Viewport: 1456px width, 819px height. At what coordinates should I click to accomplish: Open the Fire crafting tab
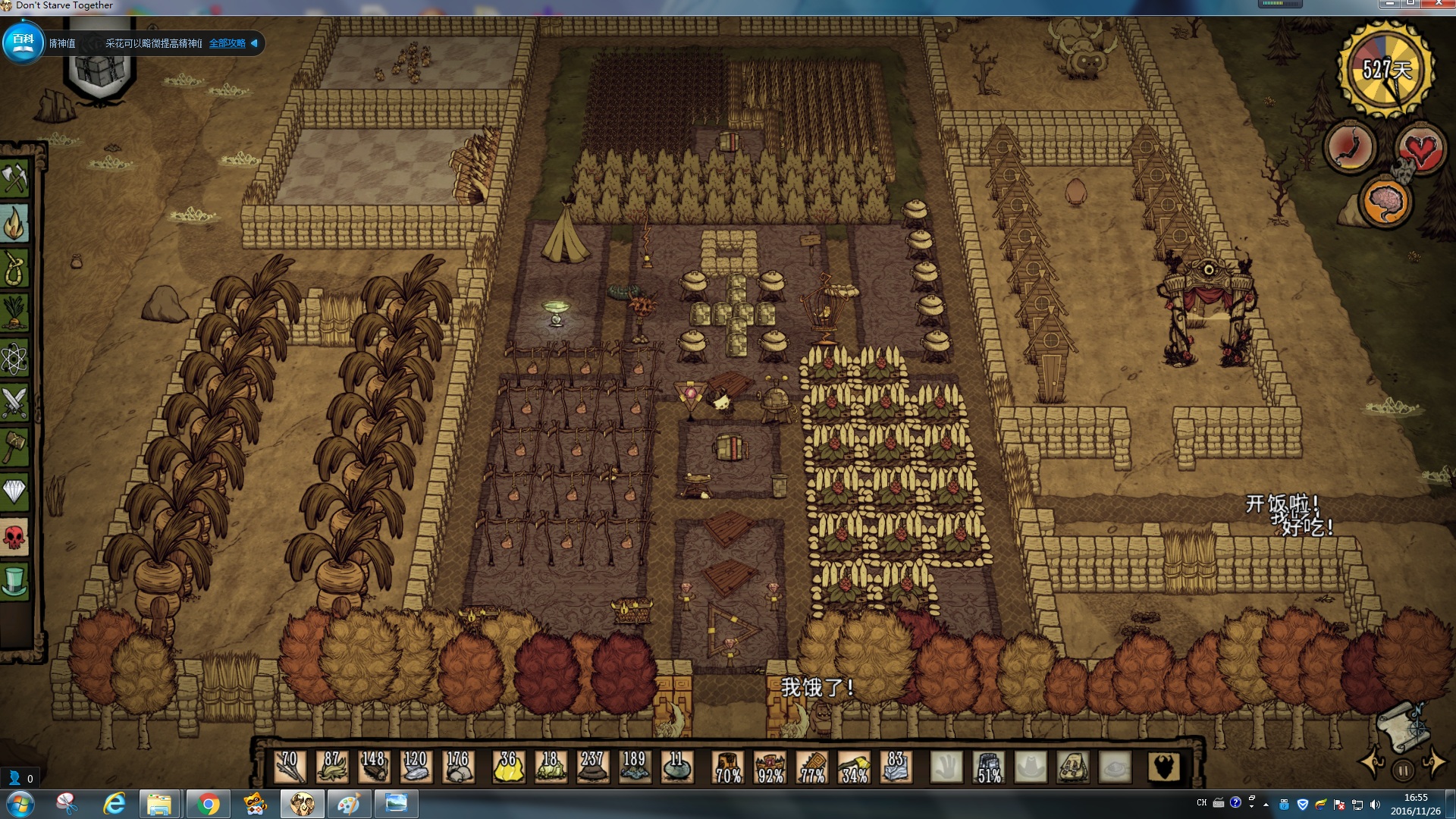14,223
